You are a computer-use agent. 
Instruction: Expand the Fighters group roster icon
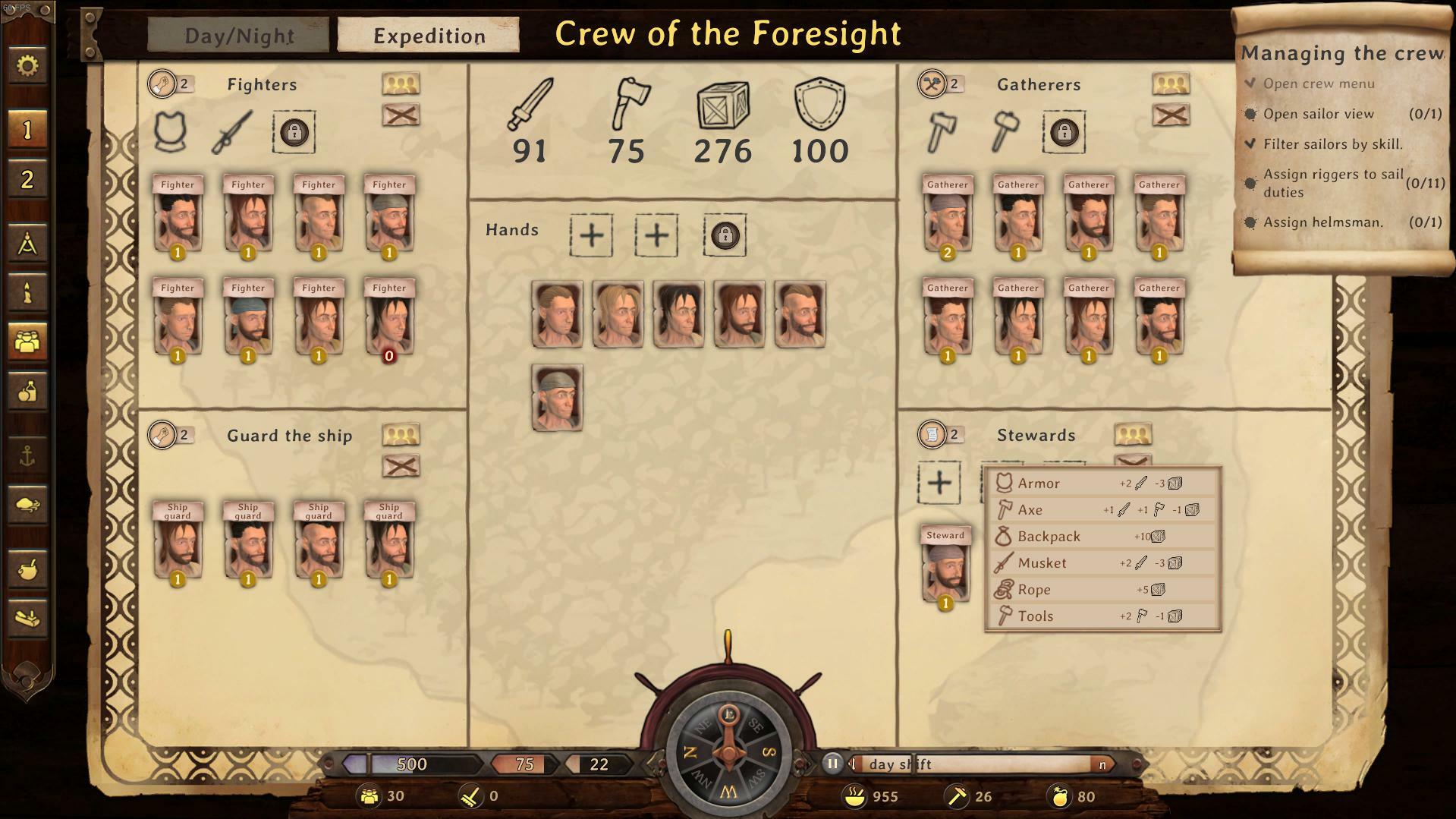[x=400, y=83]
